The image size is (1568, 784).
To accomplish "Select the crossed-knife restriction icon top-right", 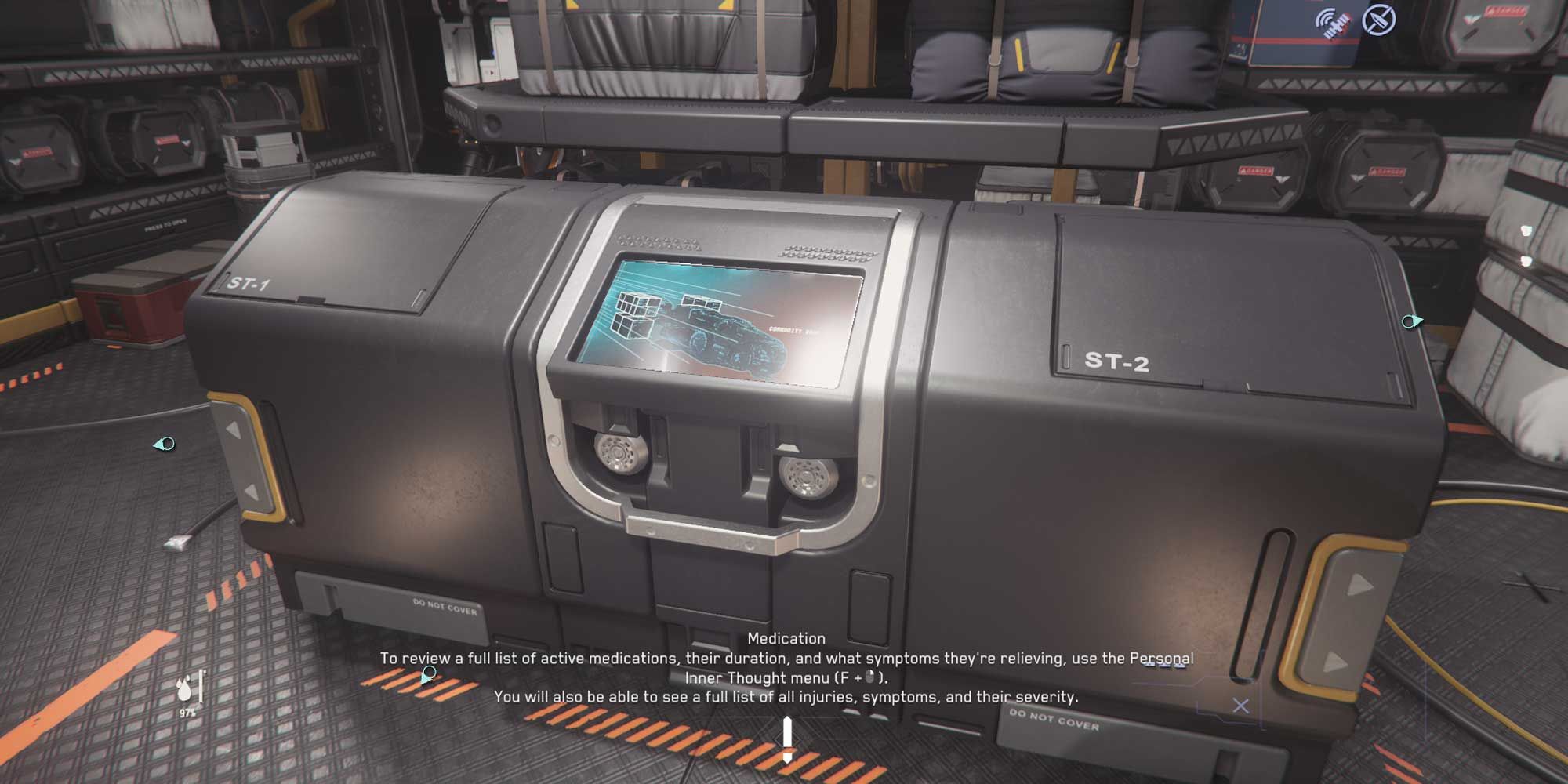I will pos(1377,20).
